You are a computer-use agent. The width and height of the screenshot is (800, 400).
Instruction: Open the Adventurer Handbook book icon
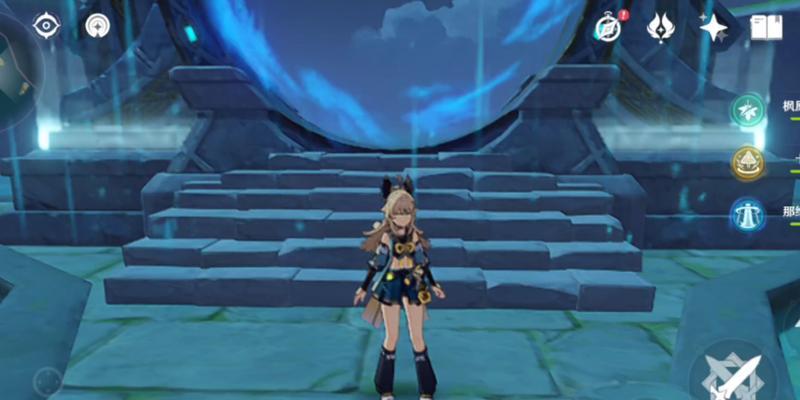(766, 27)
